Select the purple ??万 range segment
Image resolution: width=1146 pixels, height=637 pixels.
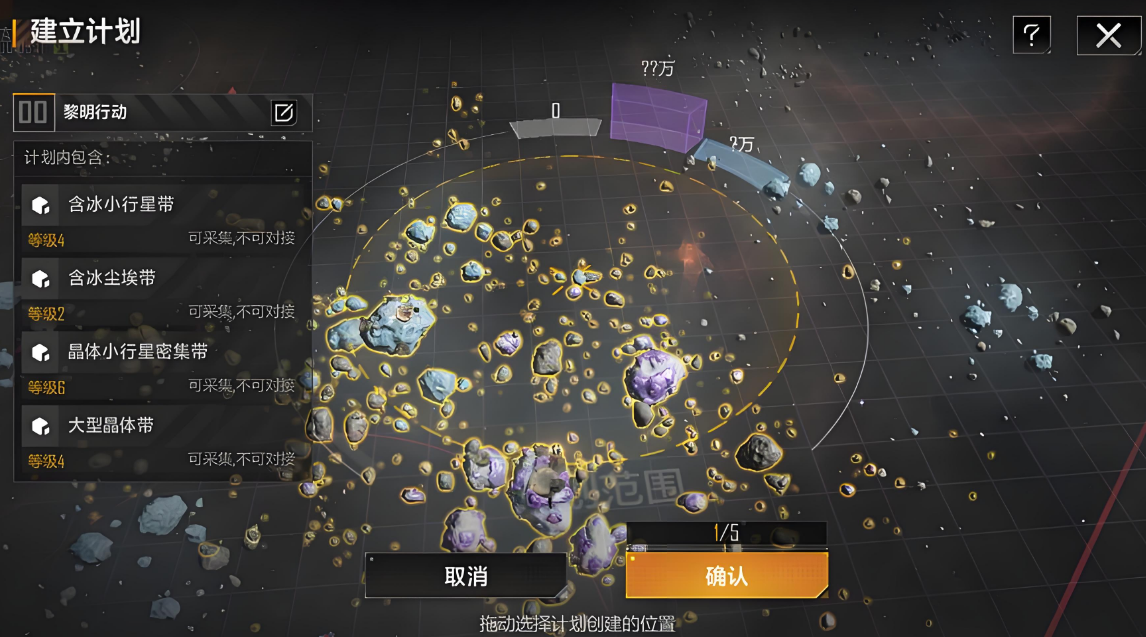tap(656, 118)
